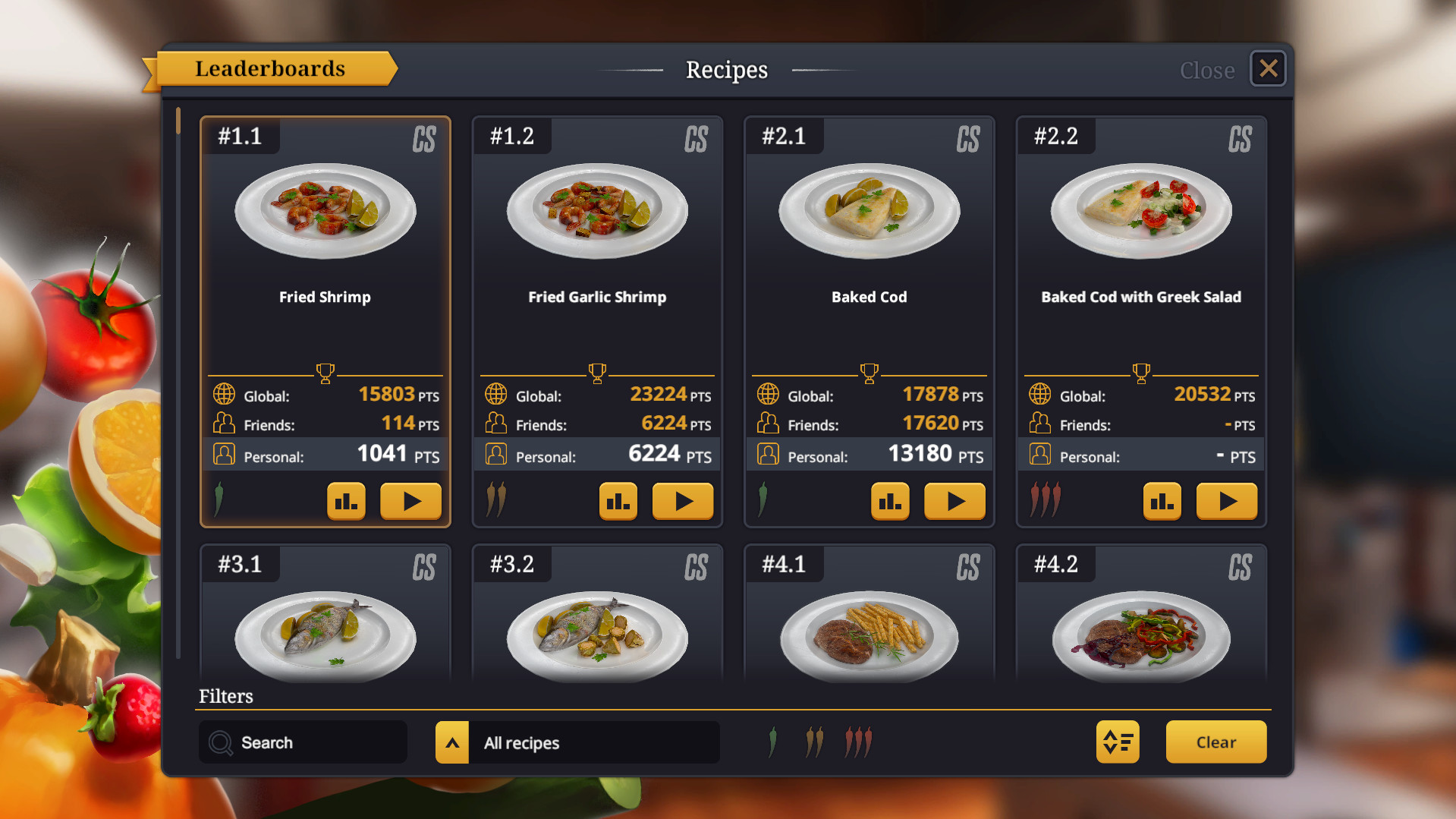The image size is (1456, 819).
Task: Select the Leaderboards tab
Action: coord(271,68)
